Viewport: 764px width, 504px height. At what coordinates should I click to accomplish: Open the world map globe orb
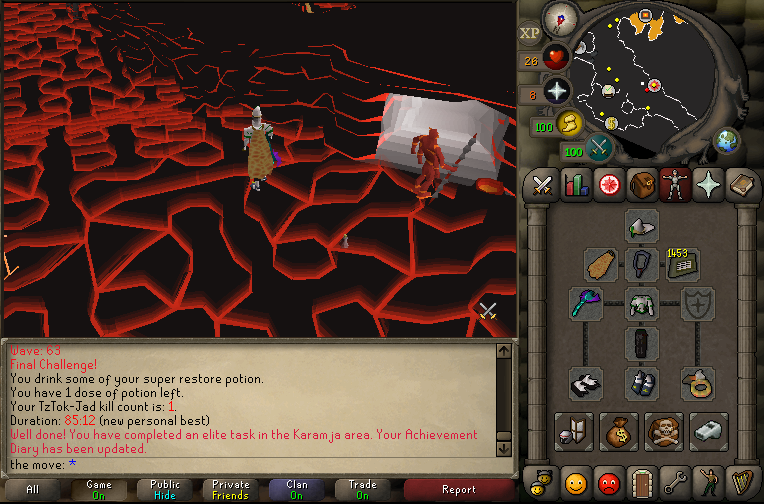coord(727,141)
